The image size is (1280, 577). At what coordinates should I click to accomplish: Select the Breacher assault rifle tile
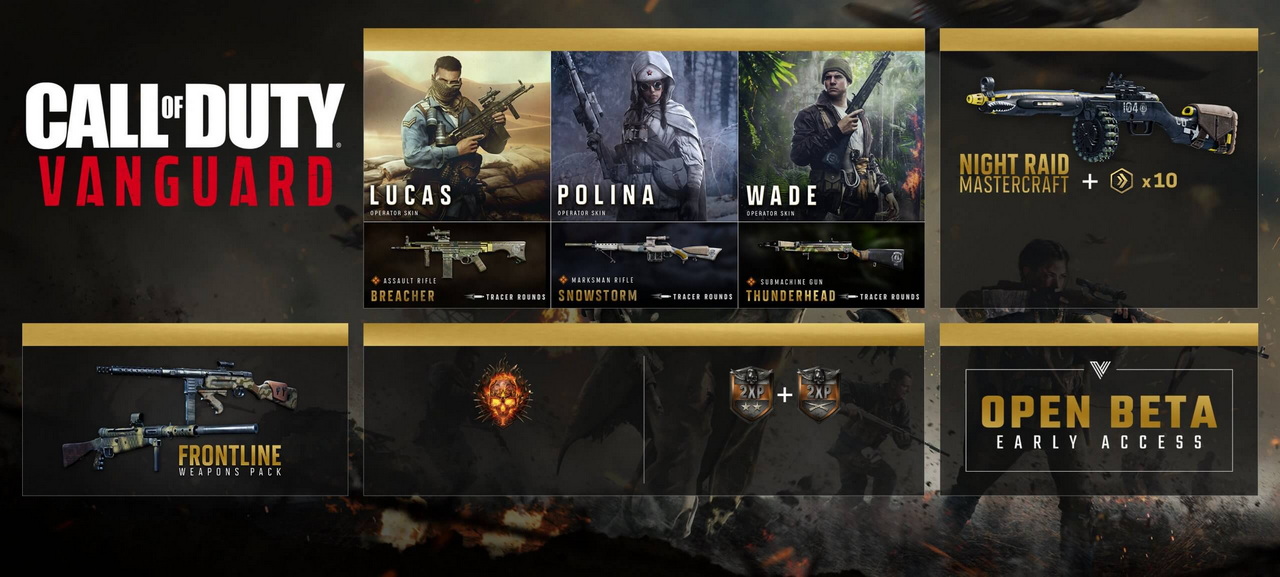[456, 264]
